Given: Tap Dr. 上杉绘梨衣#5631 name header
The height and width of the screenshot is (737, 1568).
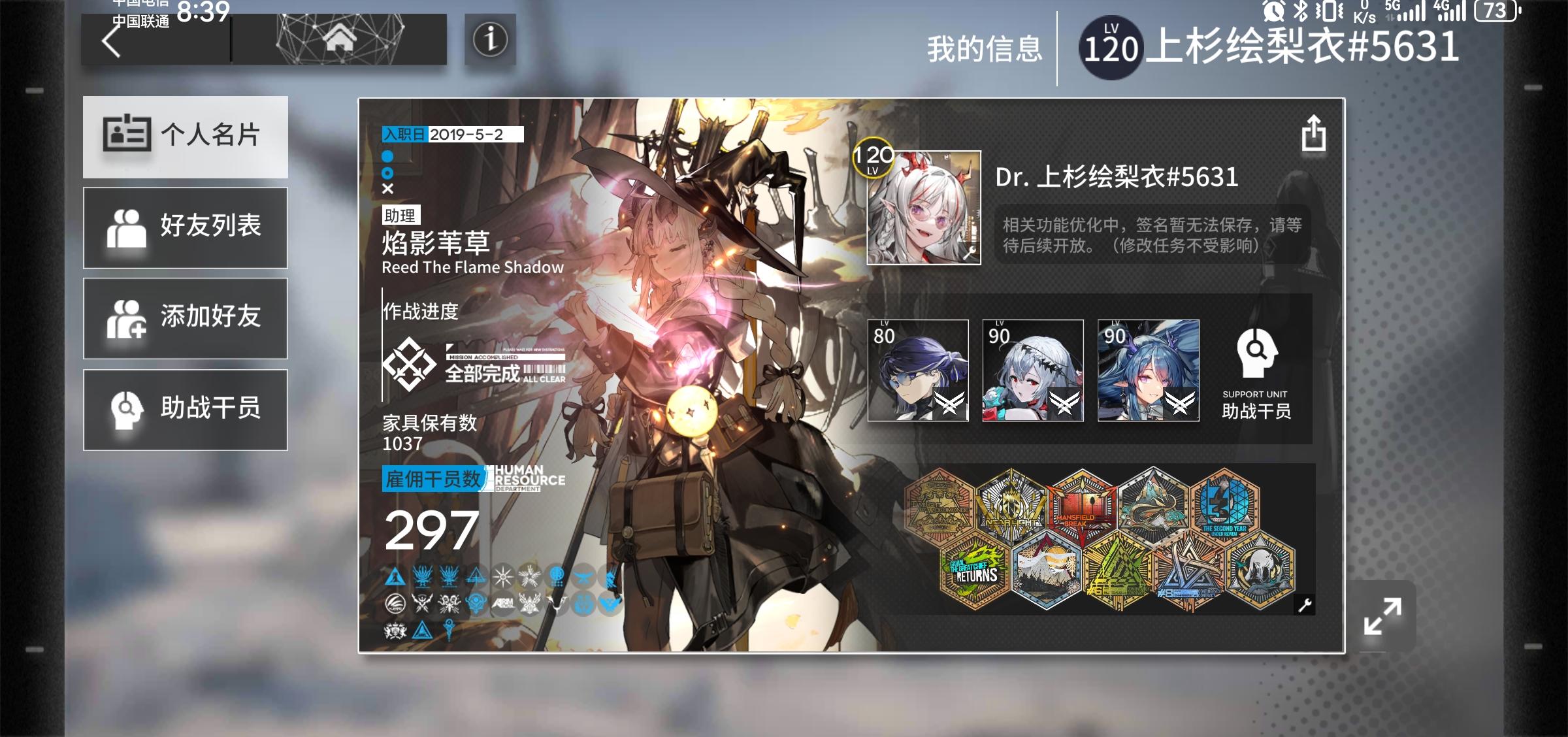Looking at the screenshot, I should (1115, 176).
